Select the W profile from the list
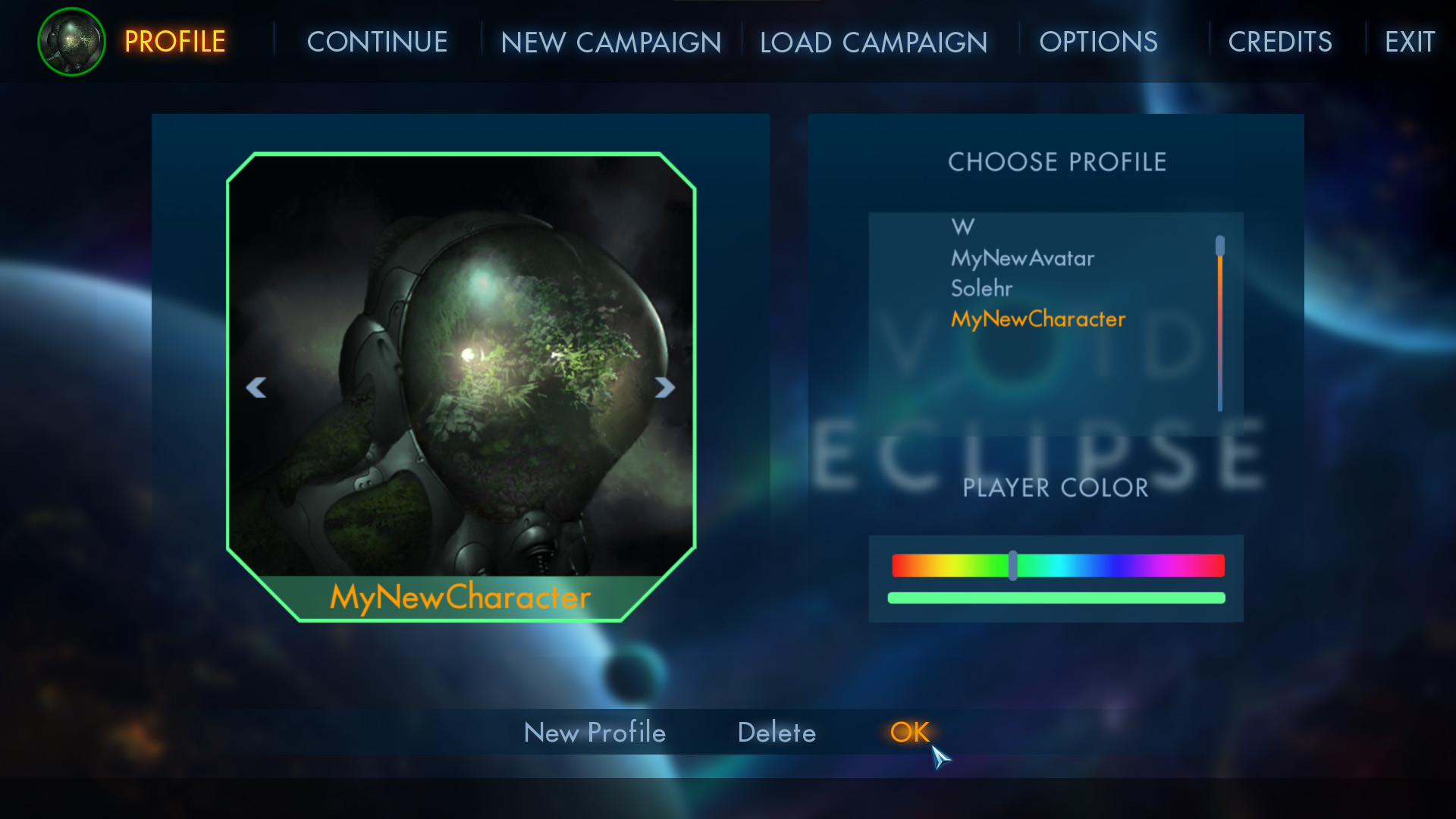 tap(961, 227)
